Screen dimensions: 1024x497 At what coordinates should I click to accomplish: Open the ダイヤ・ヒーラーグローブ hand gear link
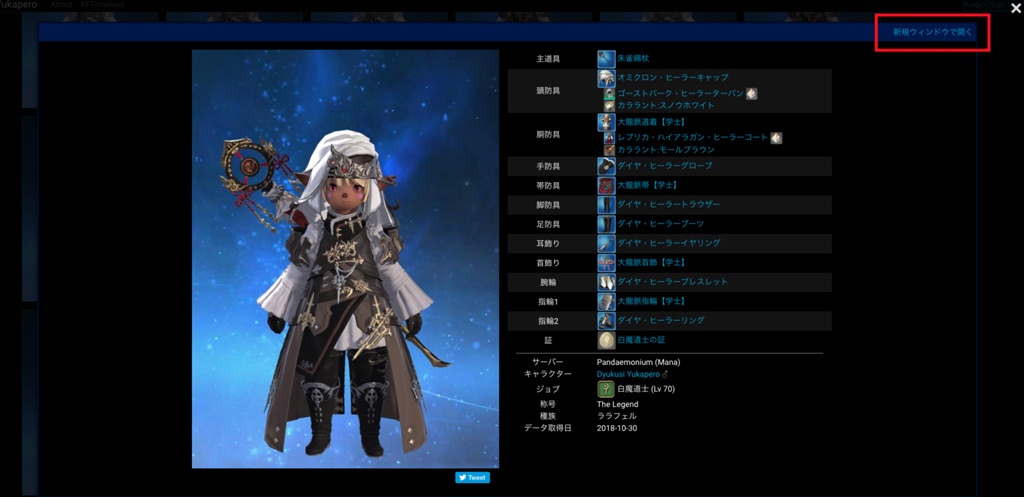point(664,166)
